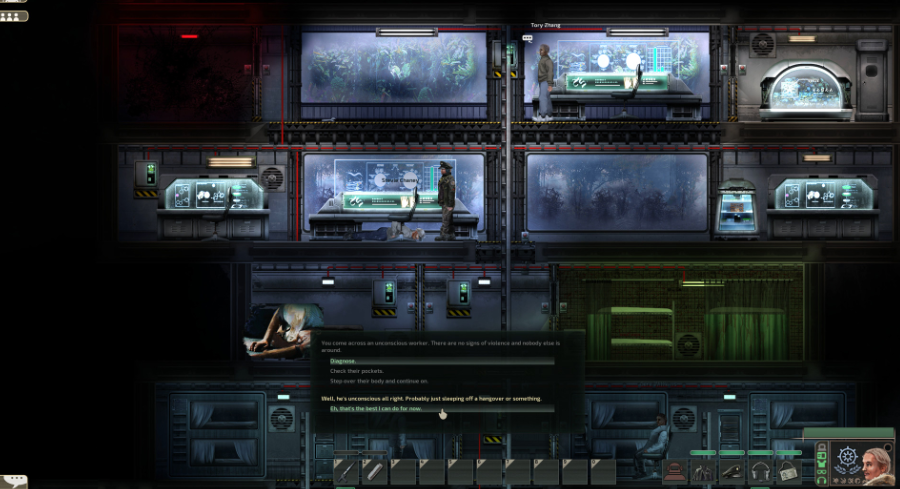Select the uniform jacket equipment slot
The image size is (900, 489).
705,470
